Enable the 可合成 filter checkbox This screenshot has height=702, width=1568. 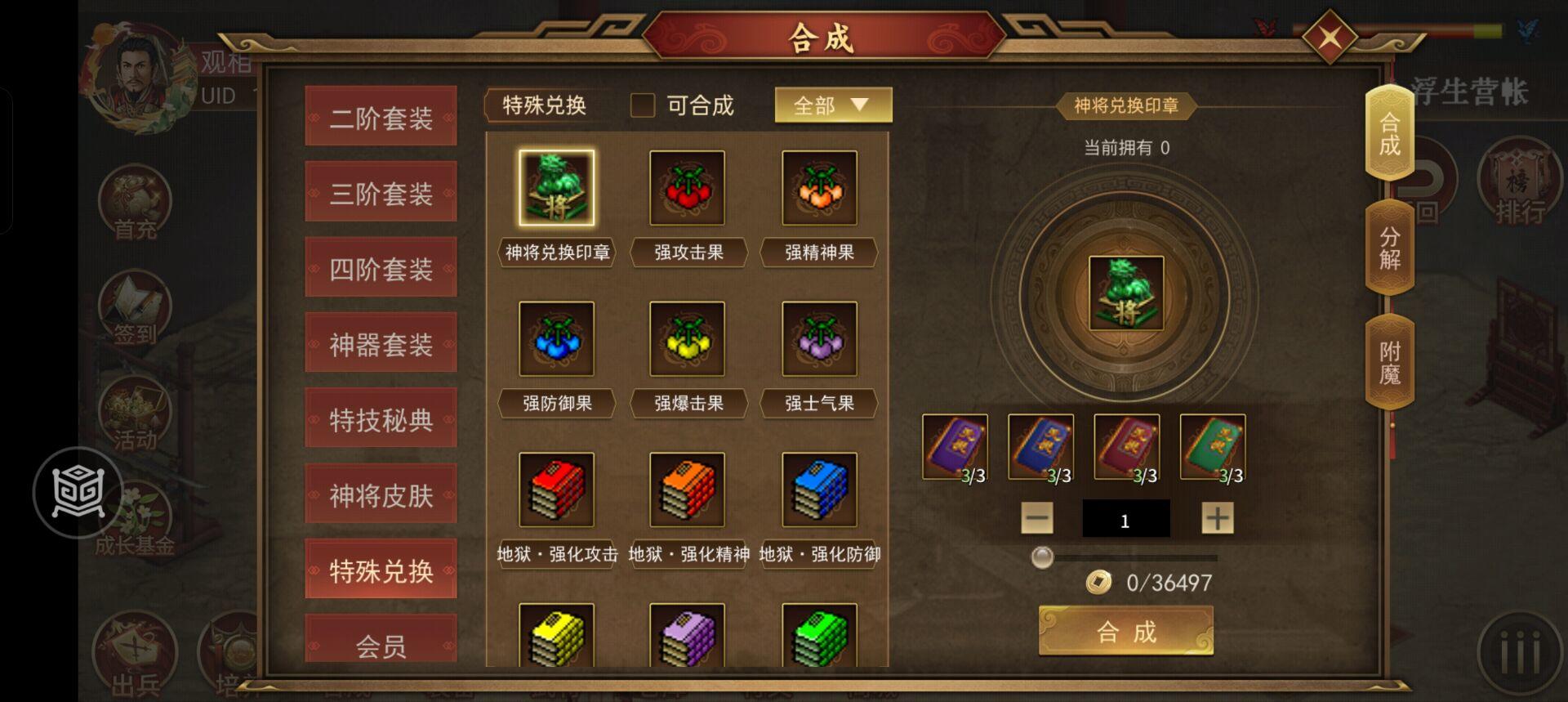[x=642, y=105]
